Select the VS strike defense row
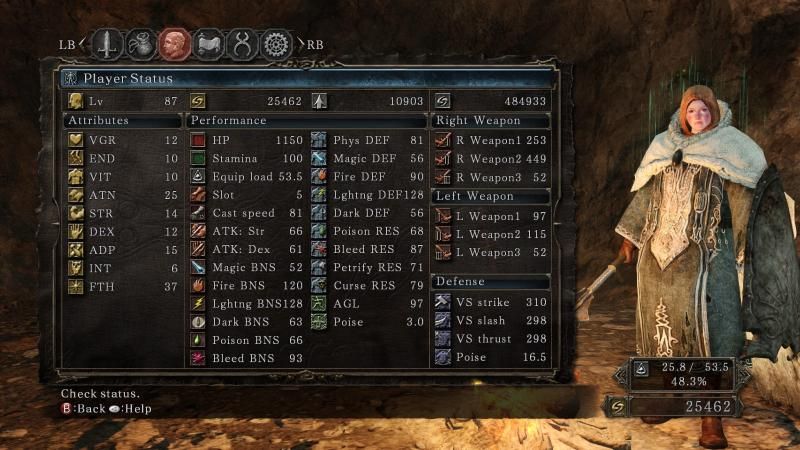 tap(492, 303)
